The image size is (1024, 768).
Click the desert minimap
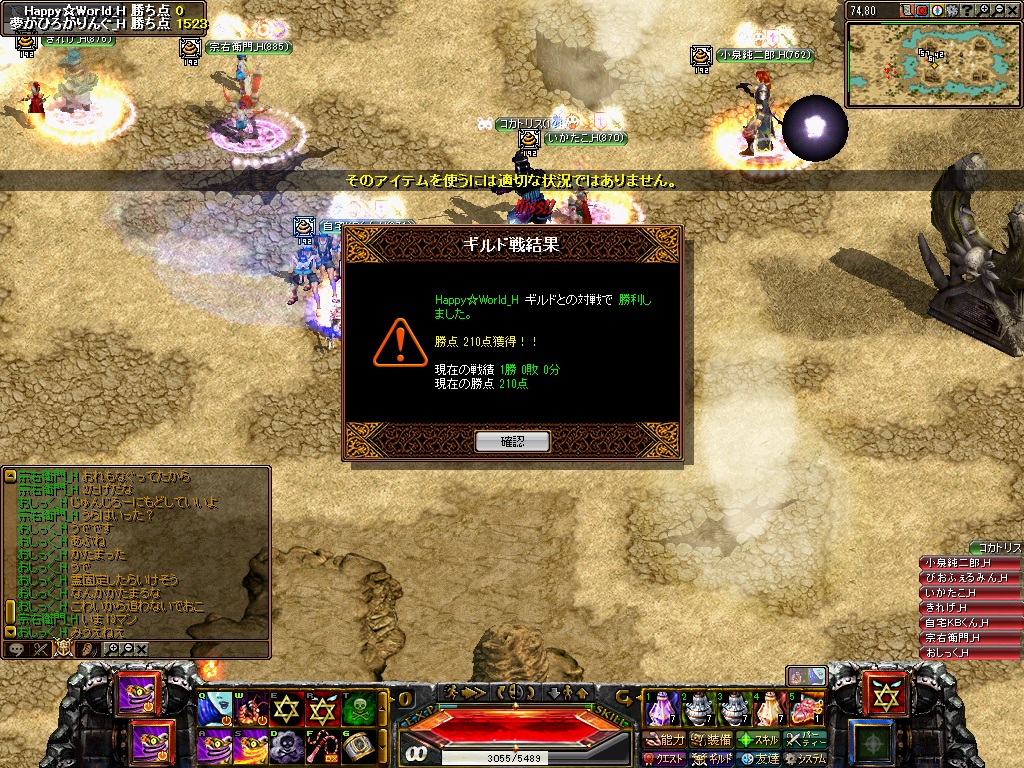[932, 64]
